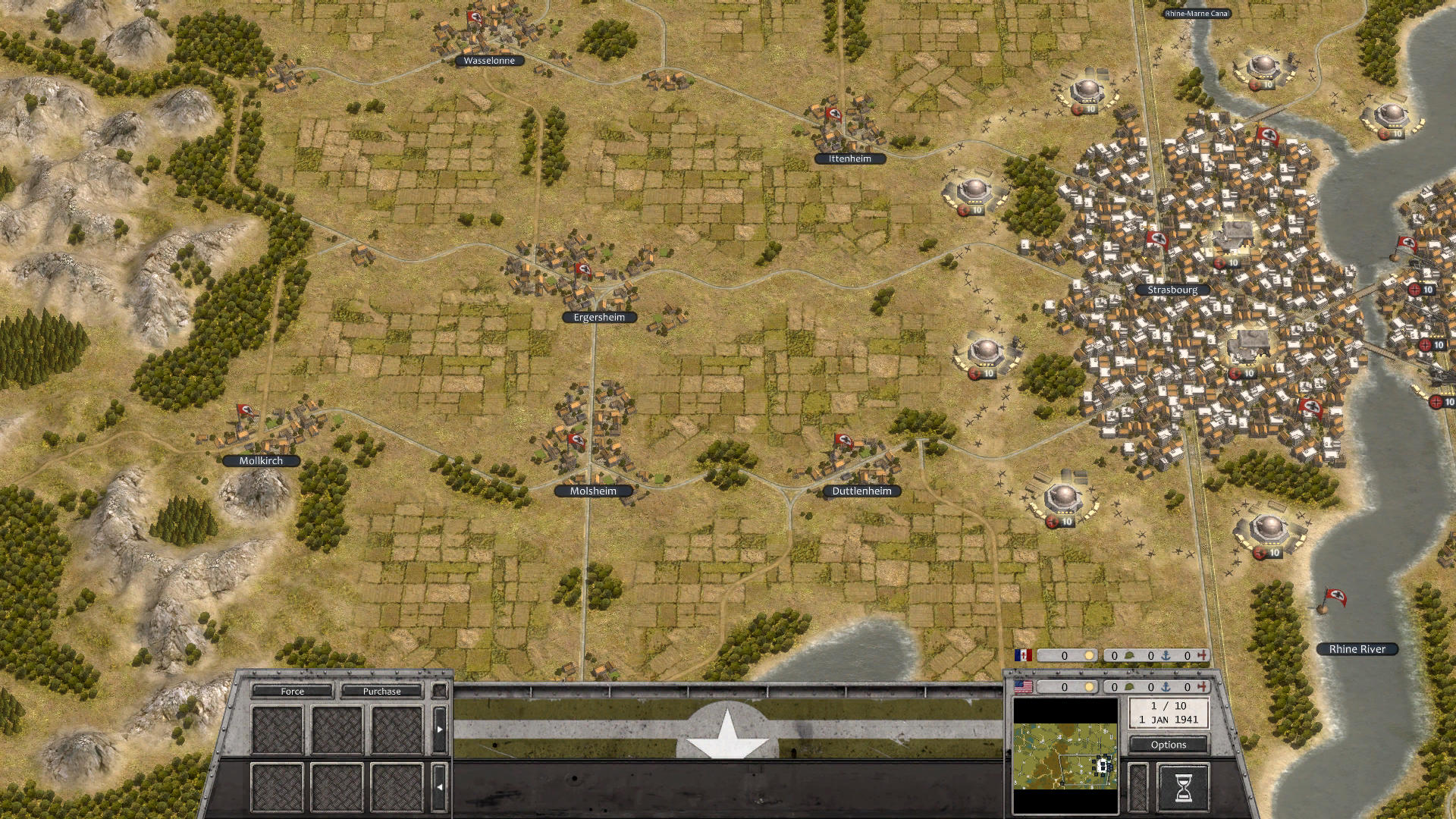The width and height of the screenshot is (1456, 819).
Task: Click the hourglass End Turn icon
Action: 1183,787
